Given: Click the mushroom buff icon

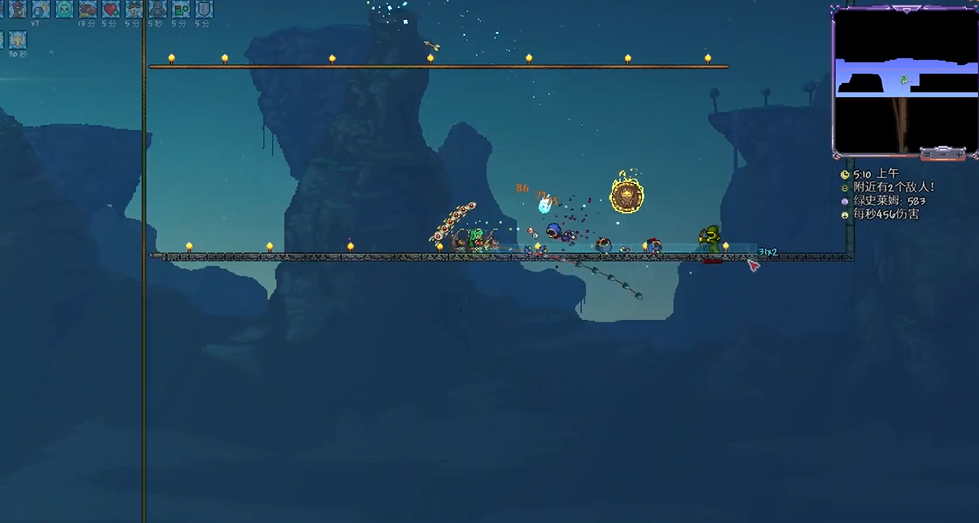Looking at the screenshot, I should [x=134, y=10].
